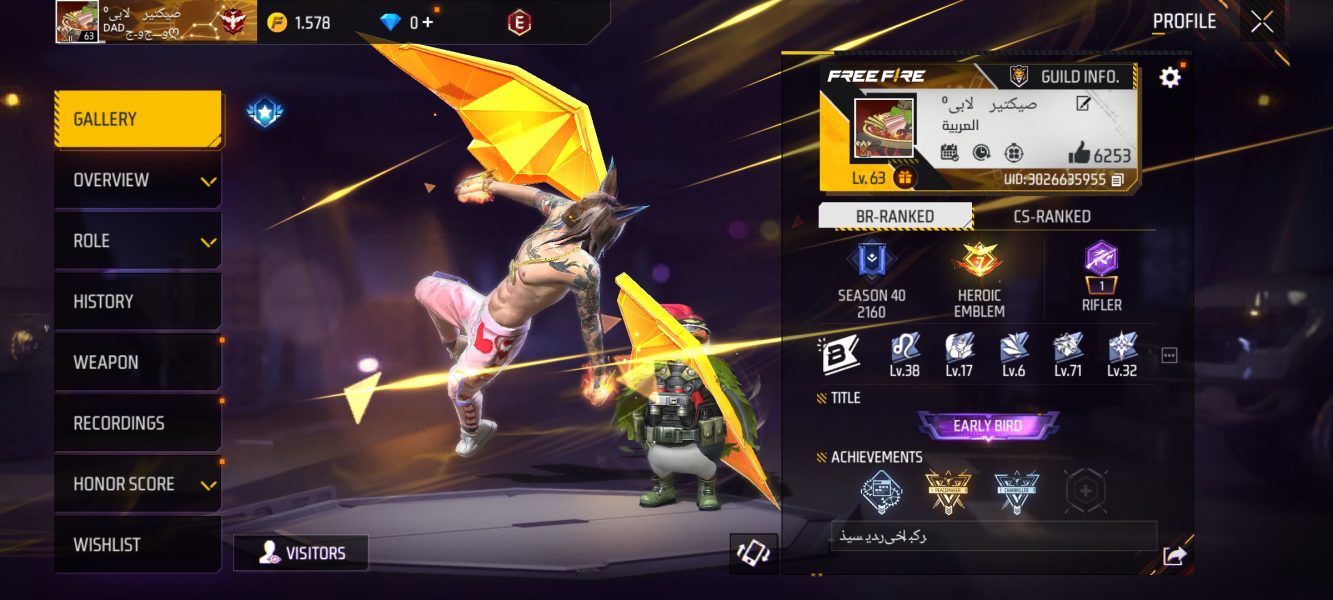Open the Honor Score entry
This screenshot has height=600, width=1333.
point(137,484)
